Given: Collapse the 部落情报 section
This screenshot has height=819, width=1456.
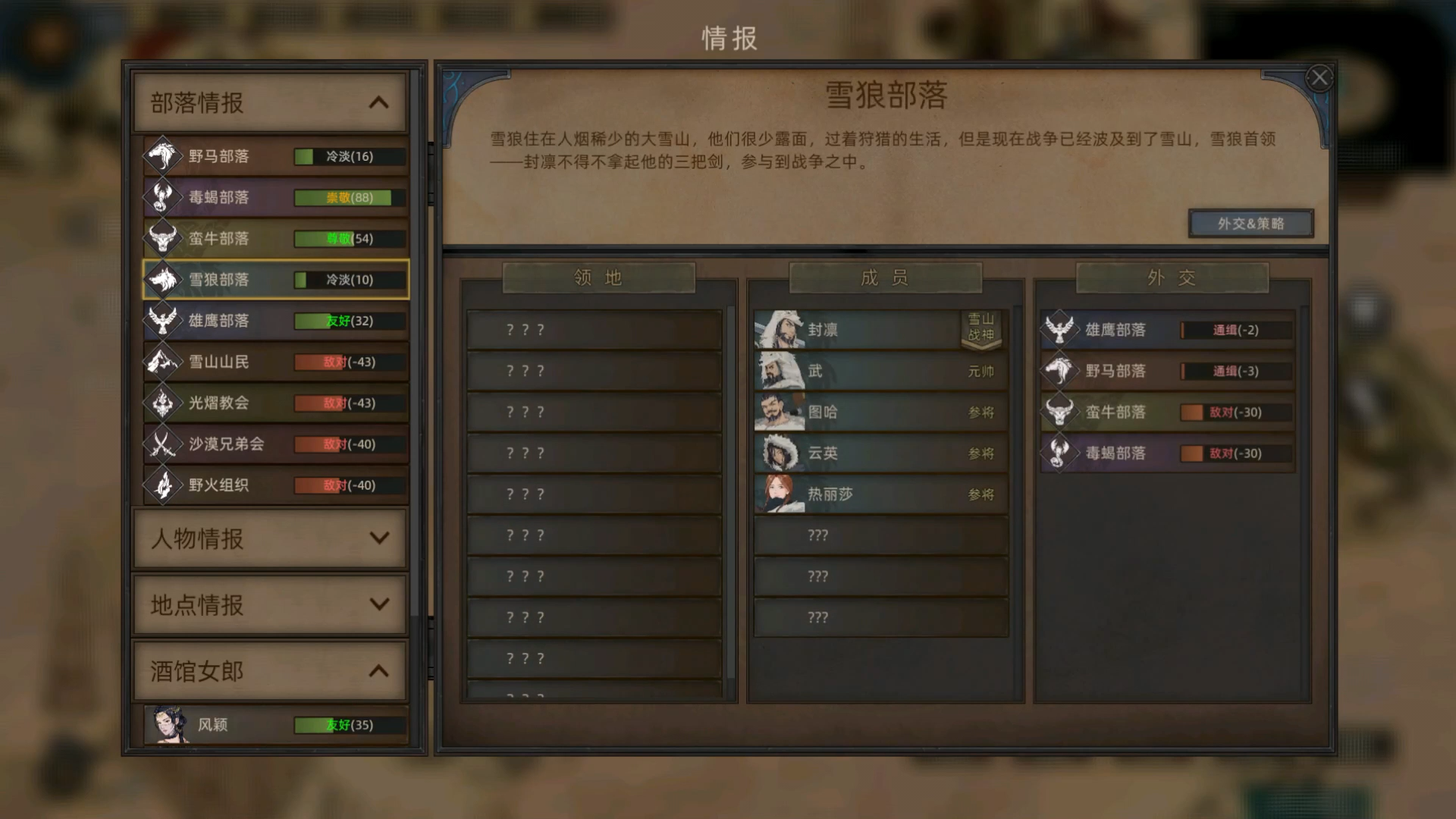Looking at the screenshot, I should [269, 102].
